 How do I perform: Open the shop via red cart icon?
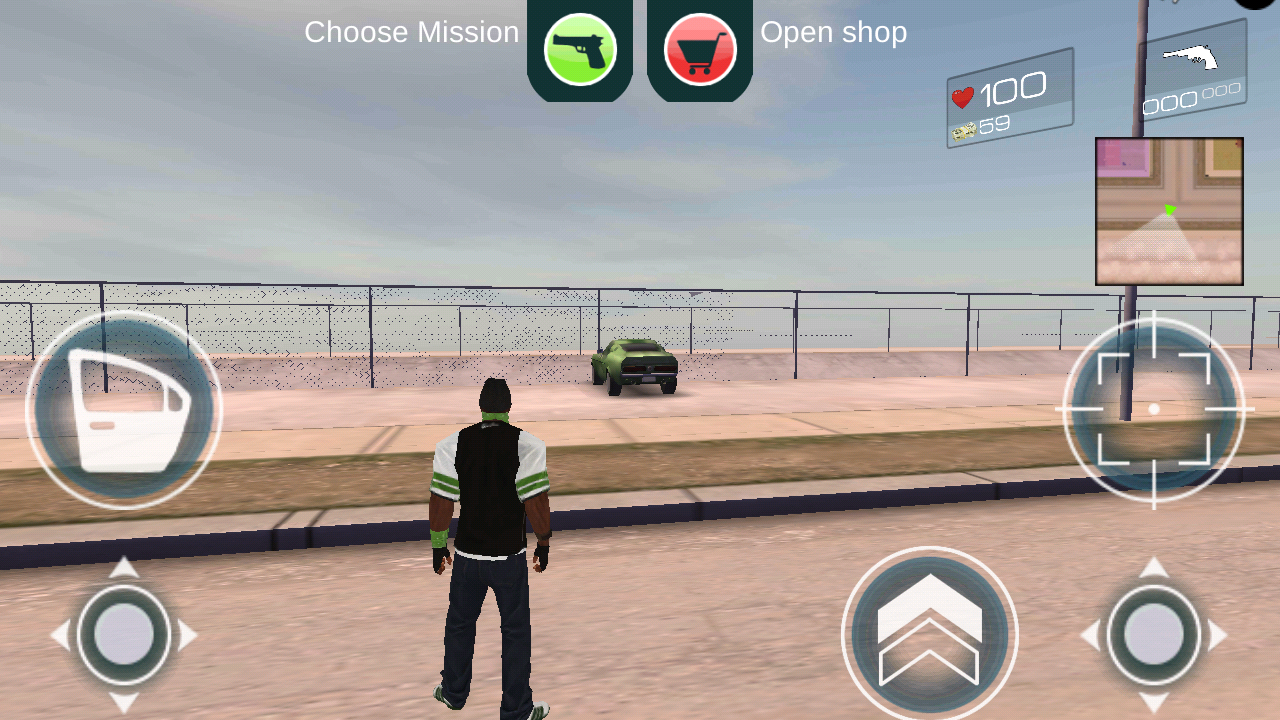pyautogui.click(x=698, y=48)
